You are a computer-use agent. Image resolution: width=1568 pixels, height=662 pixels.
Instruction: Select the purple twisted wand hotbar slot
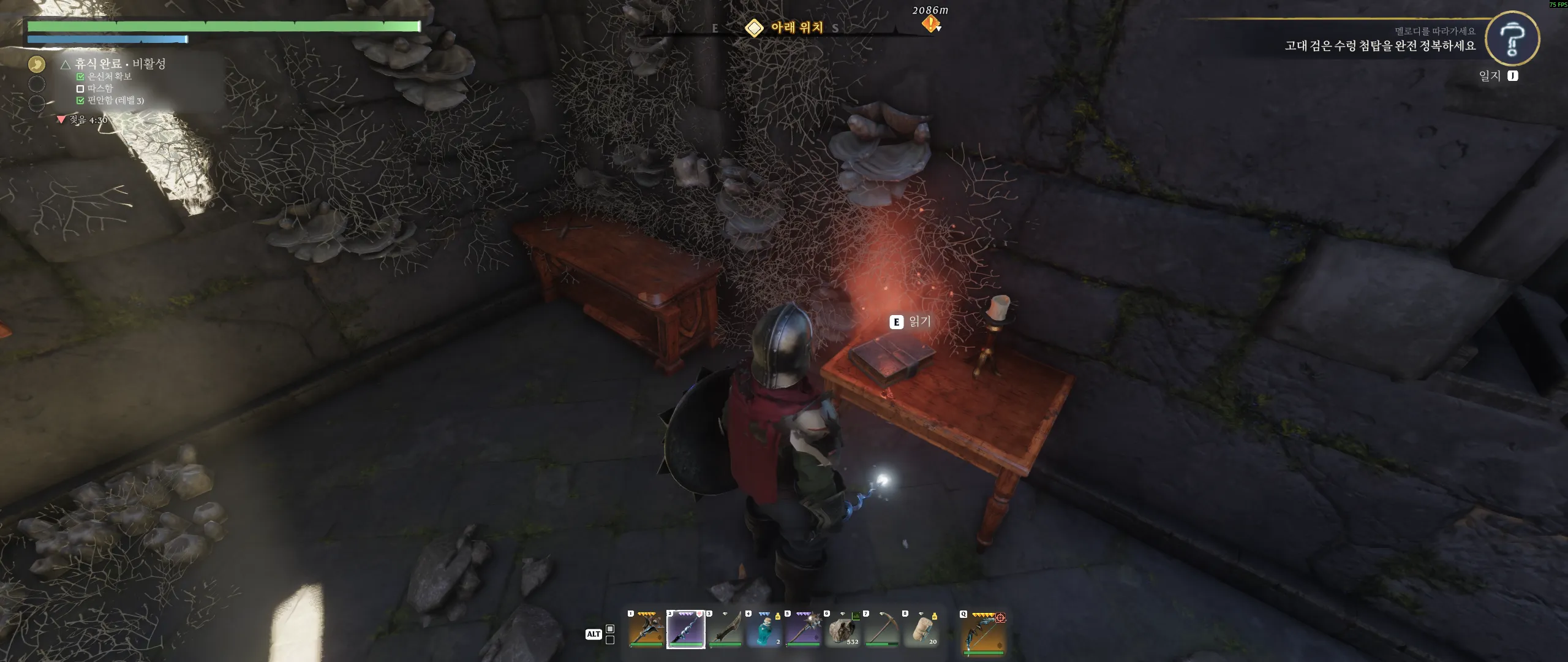[x=685, y=630]
